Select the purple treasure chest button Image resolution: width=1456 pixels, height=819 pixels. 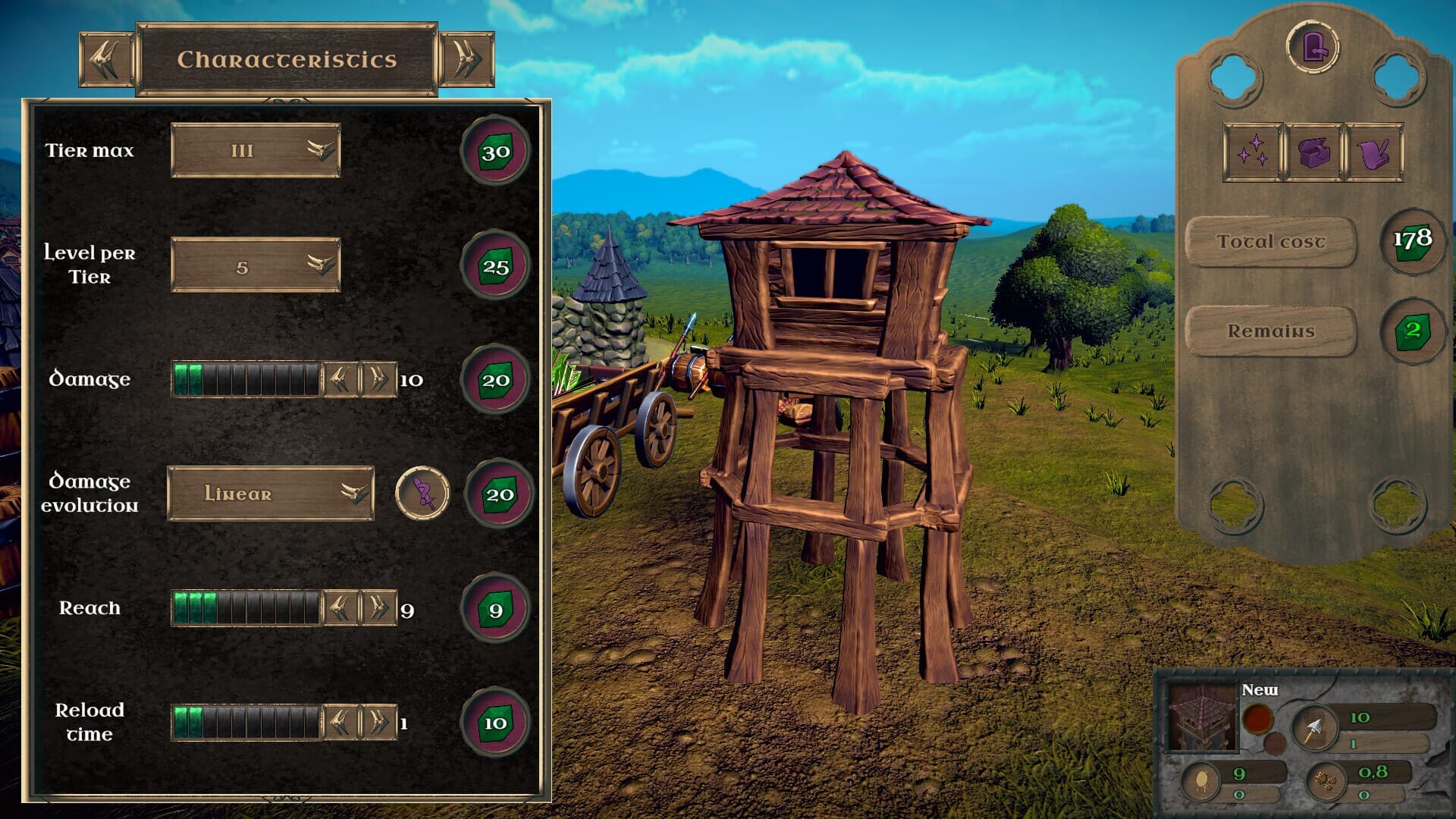coord(1313,152)
